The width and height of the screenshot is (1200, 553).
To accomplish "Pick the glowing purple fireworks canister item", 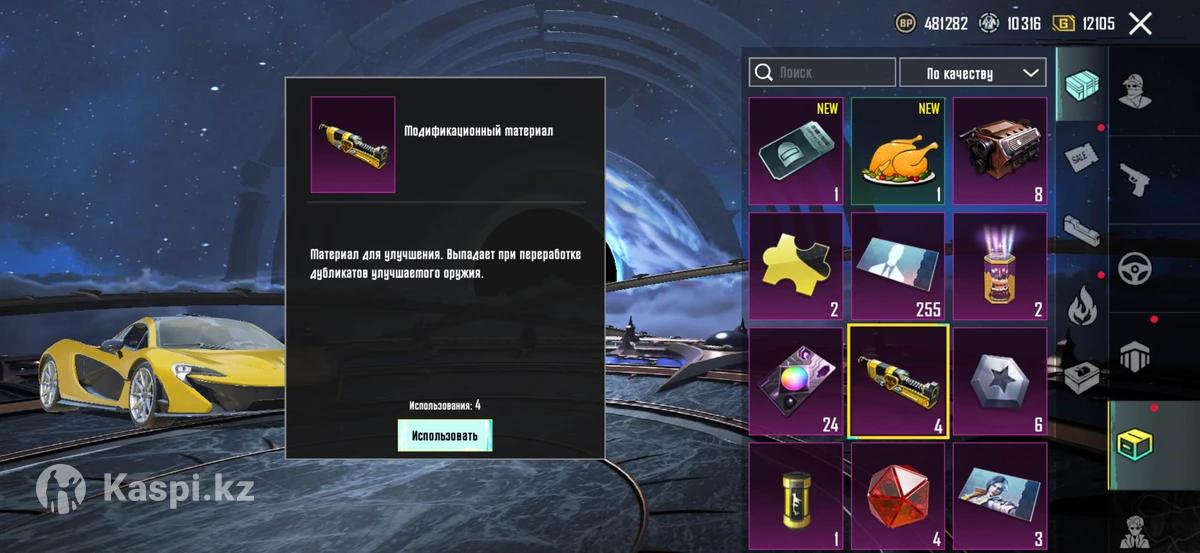I will point(999,267).
